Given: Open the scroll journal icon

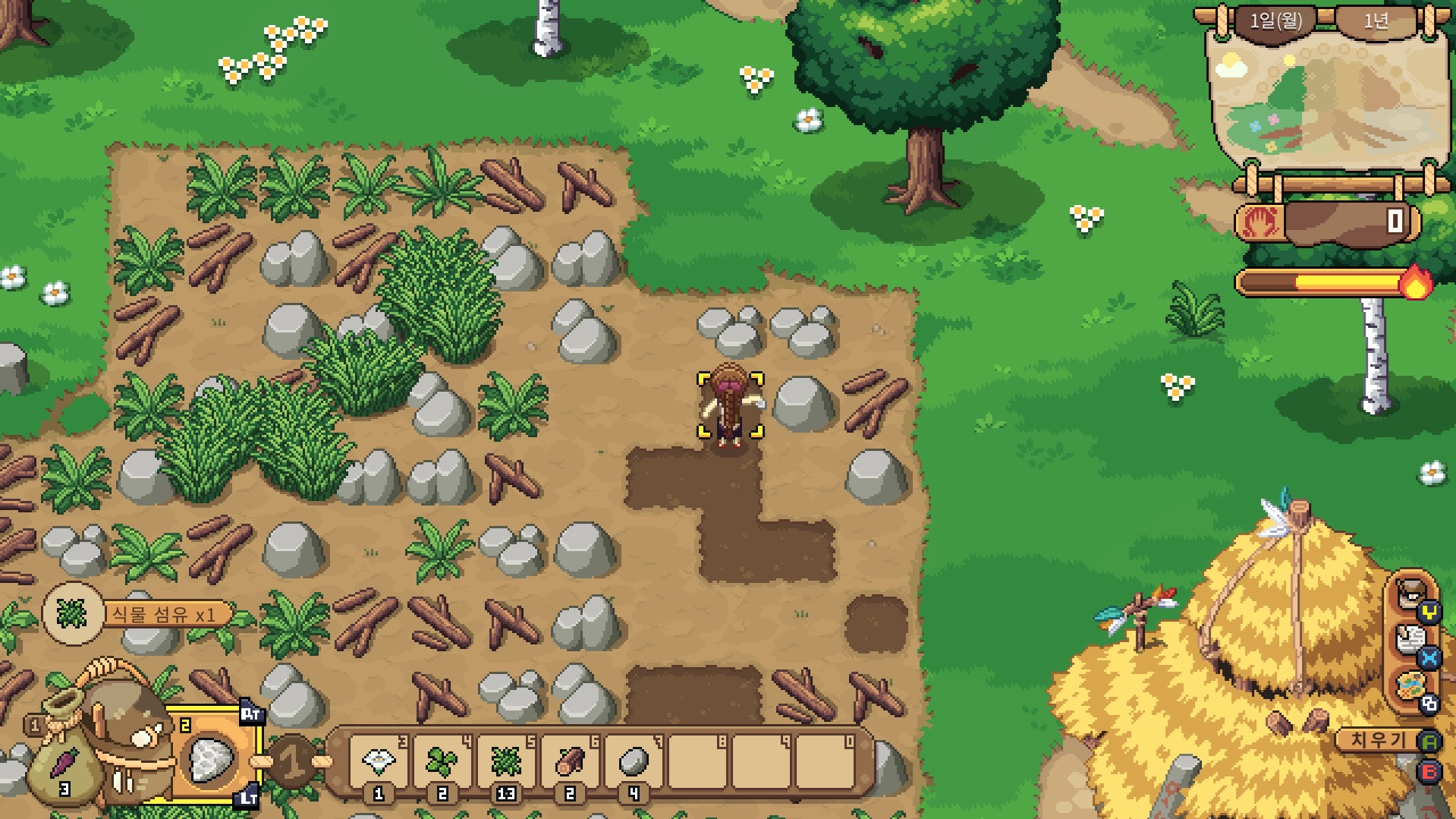Looking at the screenshot, I should (x=1411, y=640).
